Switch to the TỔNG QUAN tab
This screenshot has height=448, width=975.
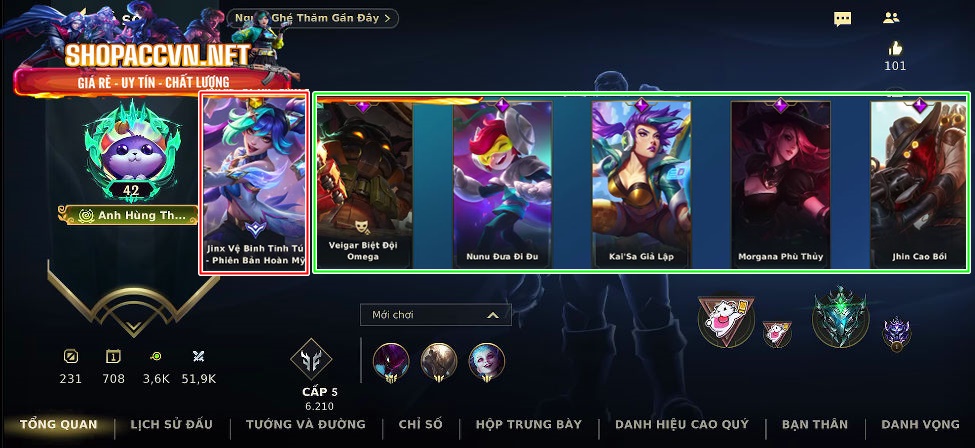click(58, 425)
